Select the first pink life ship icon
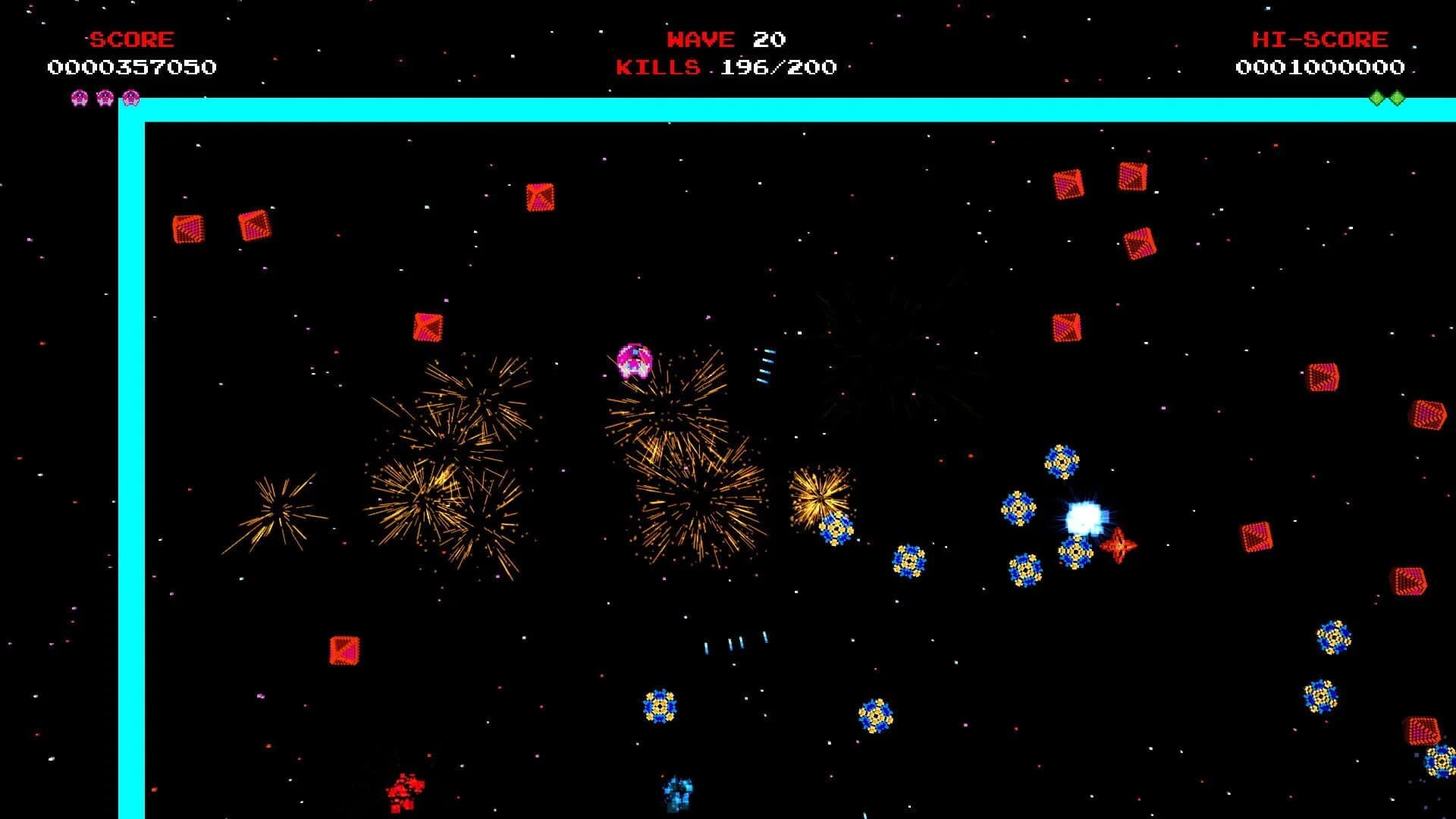Viewport: 1456px width, 819px height. point(78,97)
